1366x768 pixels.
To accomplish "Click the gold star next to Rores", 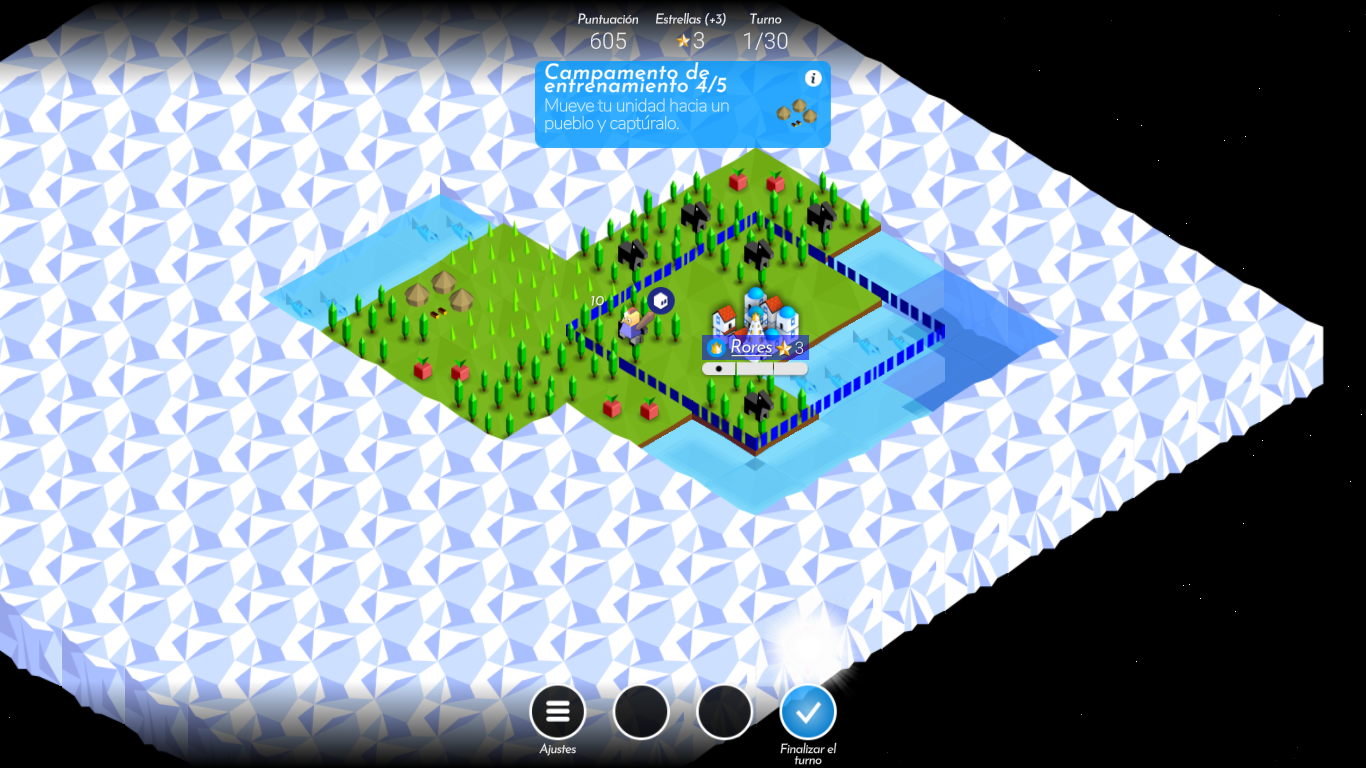I will [785, 348].
